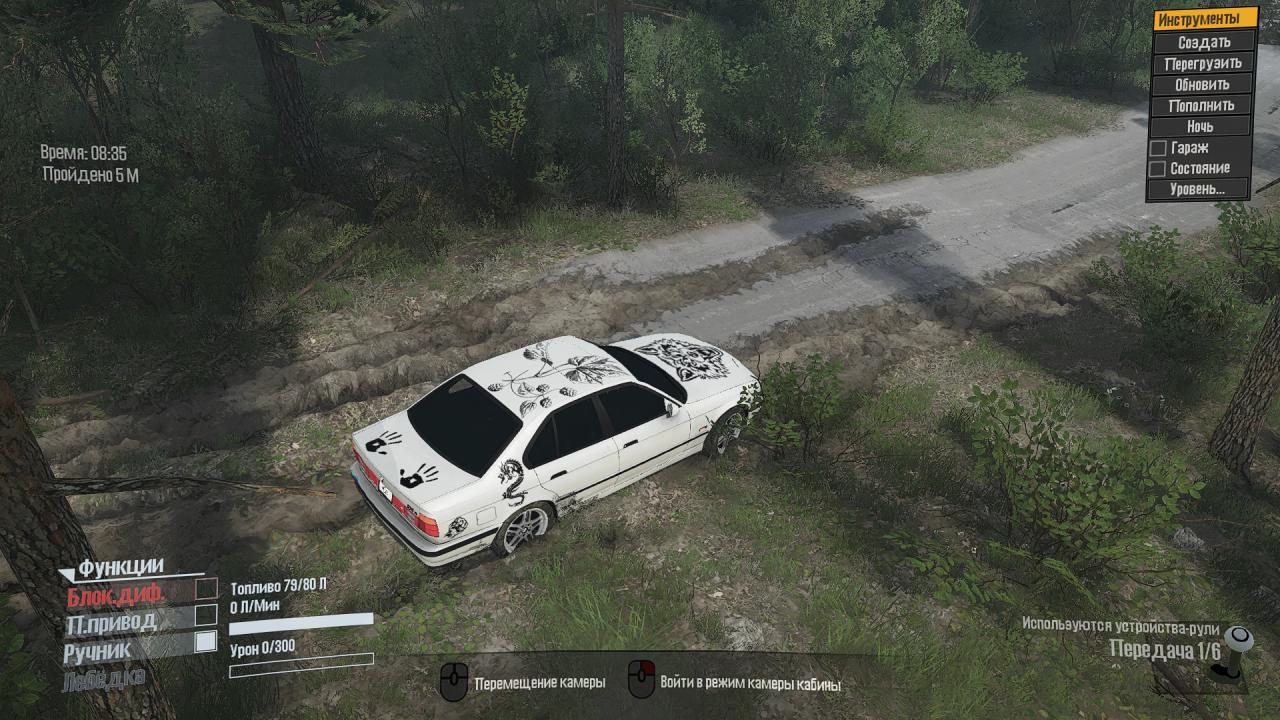Enable the Состояние checkbox
This screenshot has width=1280, height=720.
point(1158,169)
